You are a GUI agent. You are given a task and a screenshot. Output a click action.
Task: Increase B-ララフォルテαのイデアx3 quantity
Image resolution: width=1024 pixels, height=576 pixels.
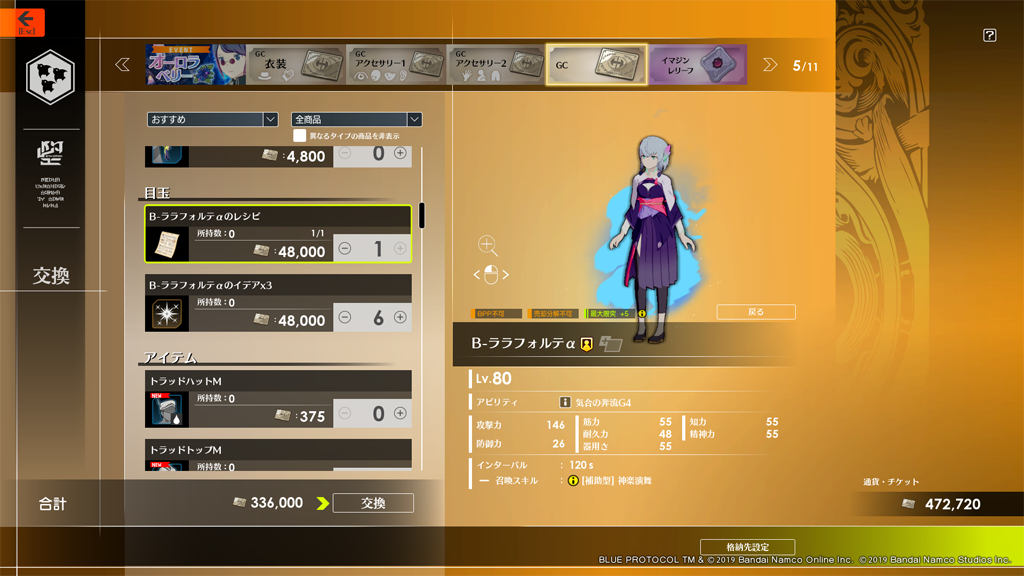click(x=400, y=317)
